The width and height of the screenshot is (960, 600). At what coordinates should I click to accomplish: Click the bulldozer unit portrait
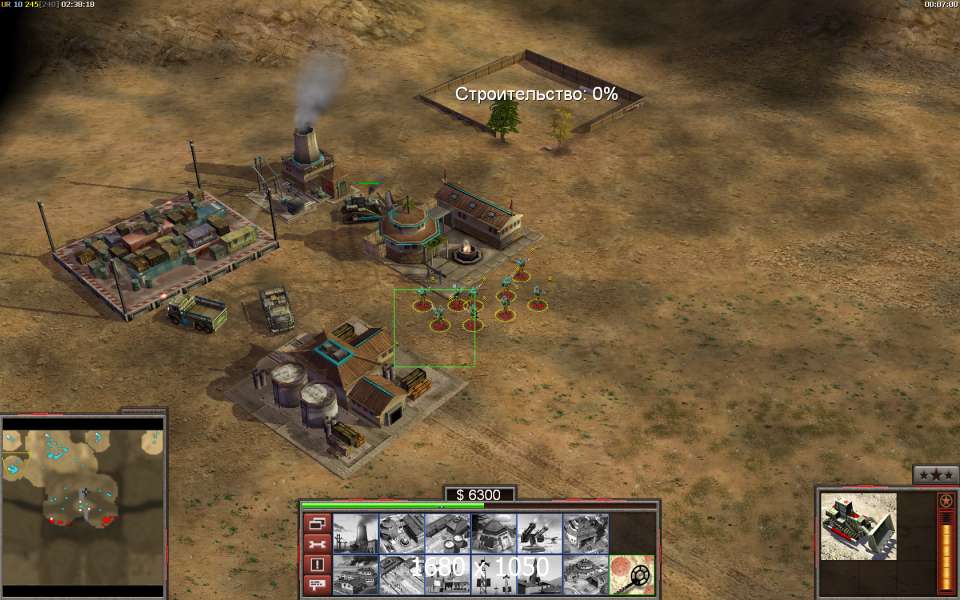coord(858,525)
